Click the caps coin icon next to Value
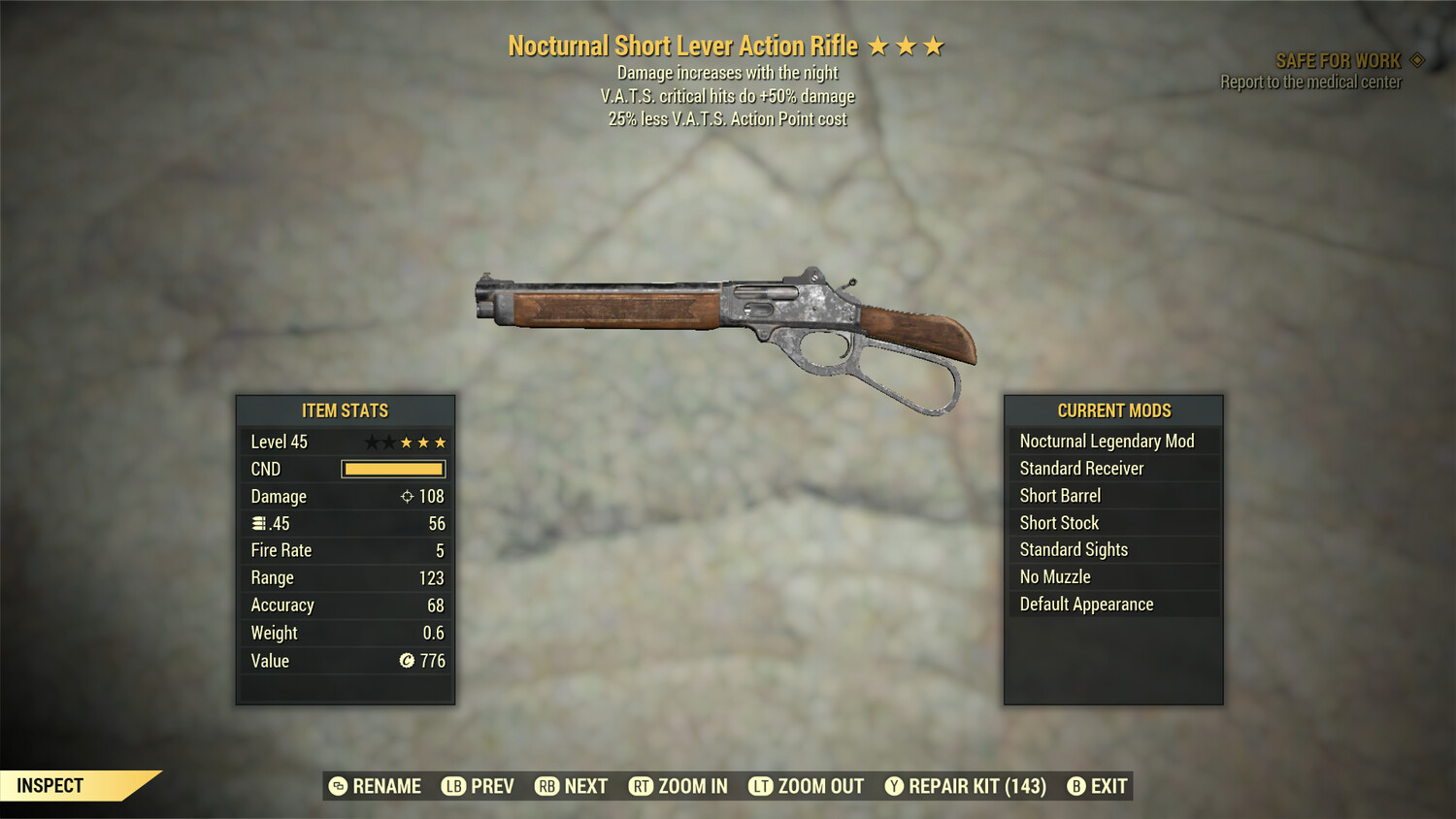The image size is (1456, 819). tap(407, 661)
